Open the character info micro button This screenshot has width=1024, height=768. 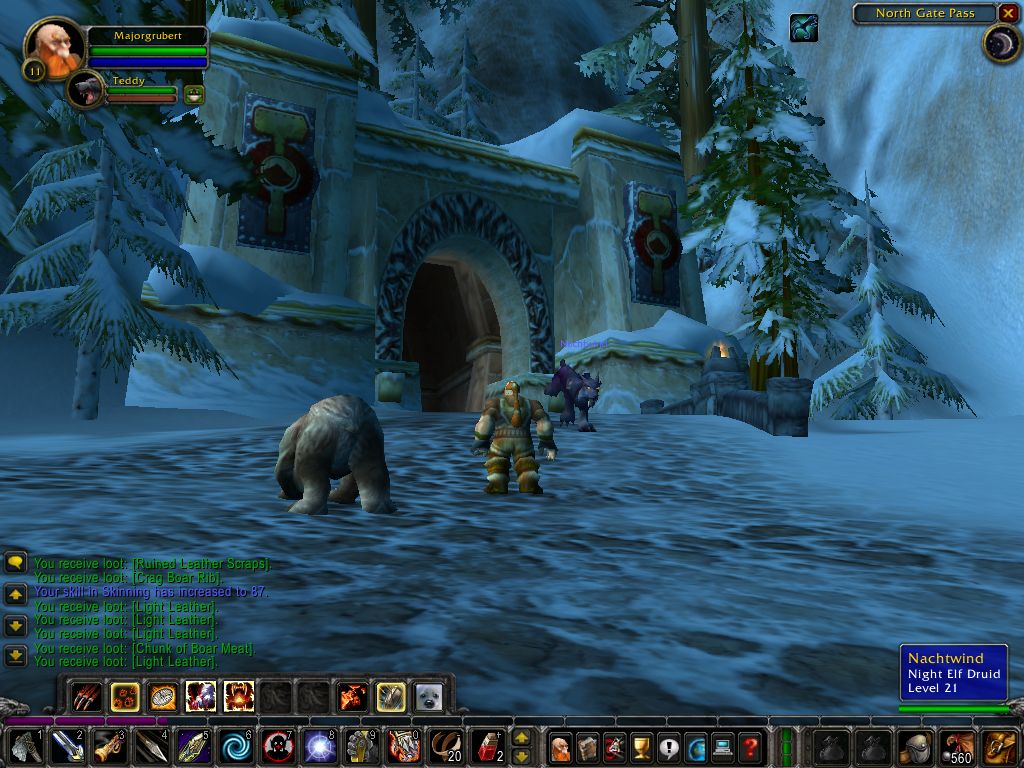point(561,746)
